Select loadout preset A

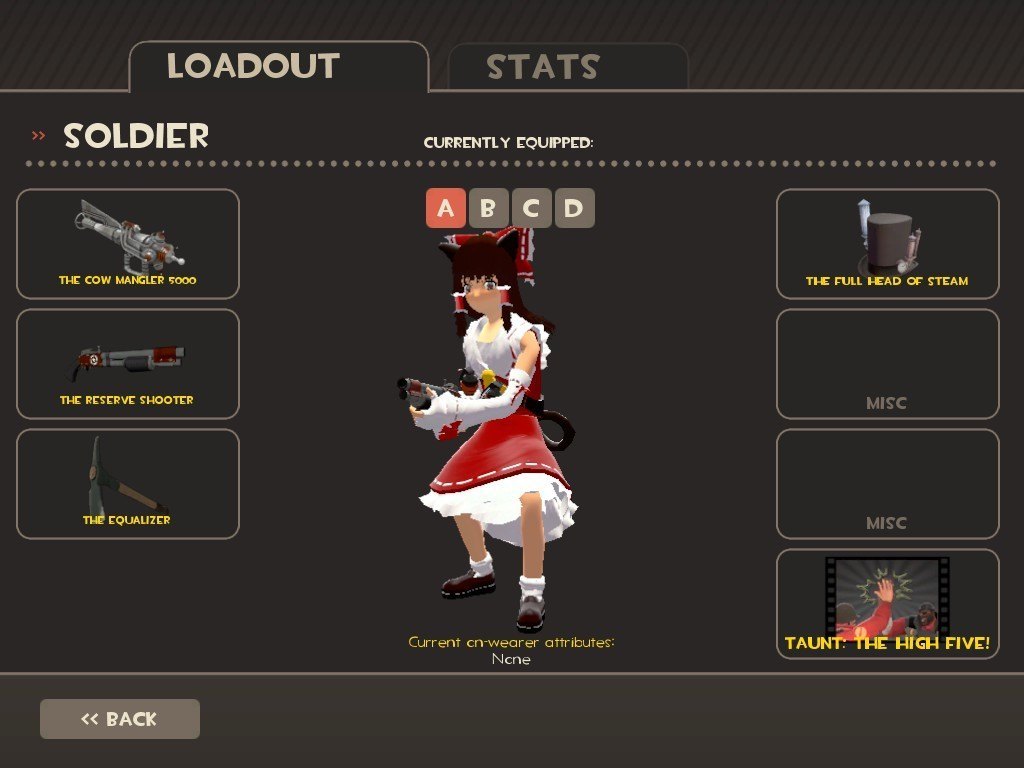(x=446, y=209)
